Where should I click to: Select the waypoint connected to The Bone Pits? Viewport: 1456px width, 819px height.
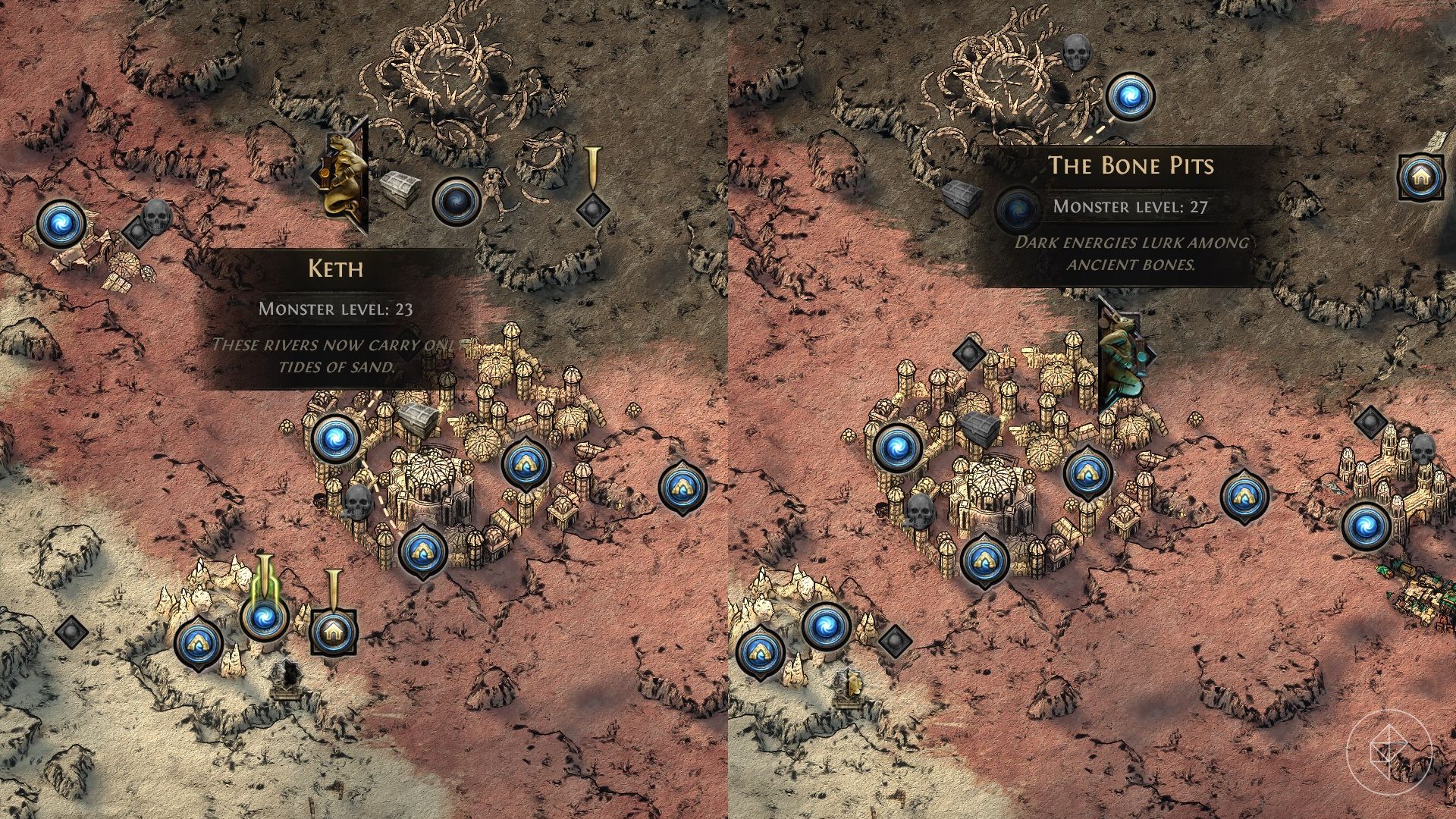coord(1130,97)
